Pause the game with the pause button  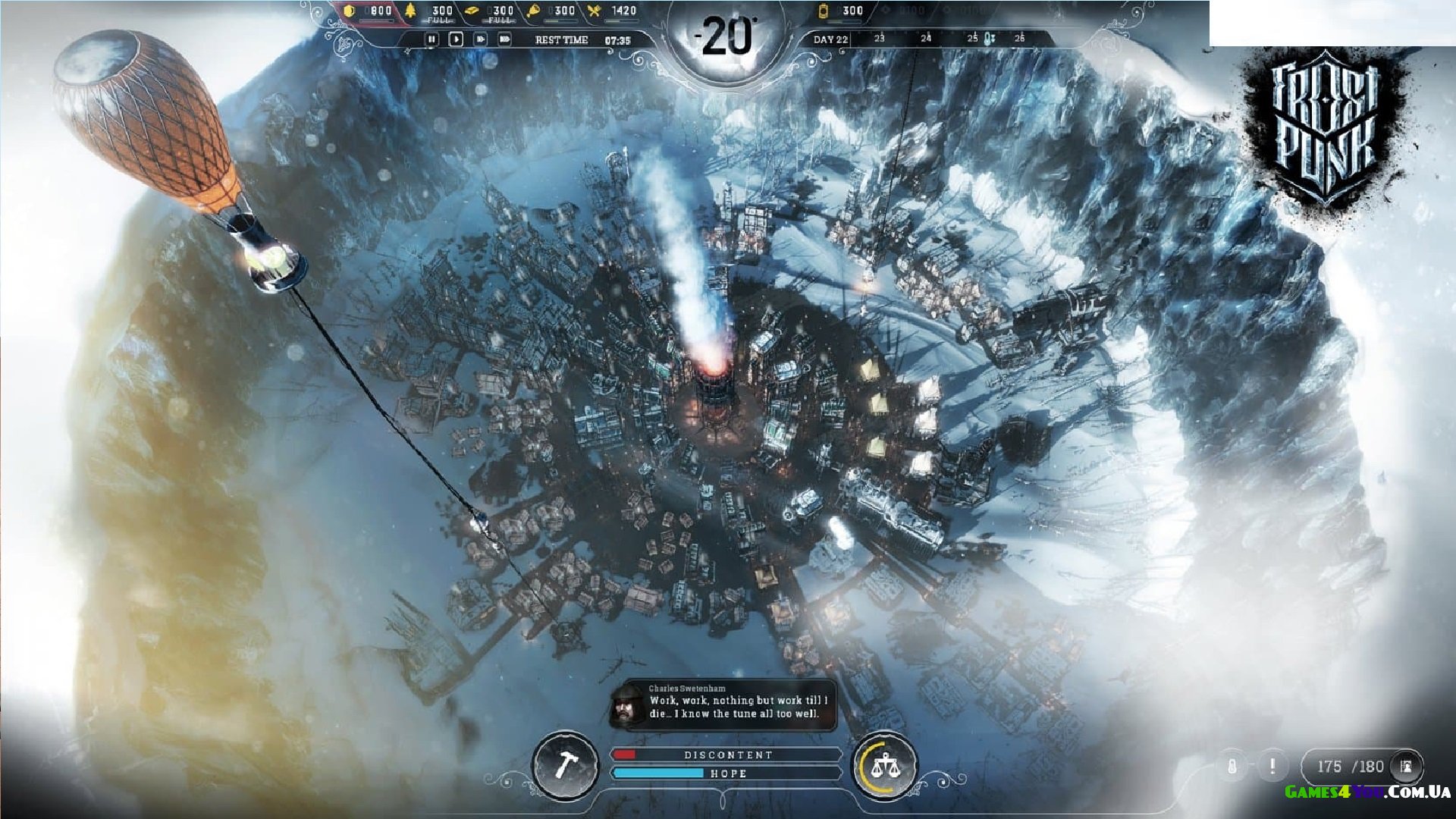tap(431, 39)
